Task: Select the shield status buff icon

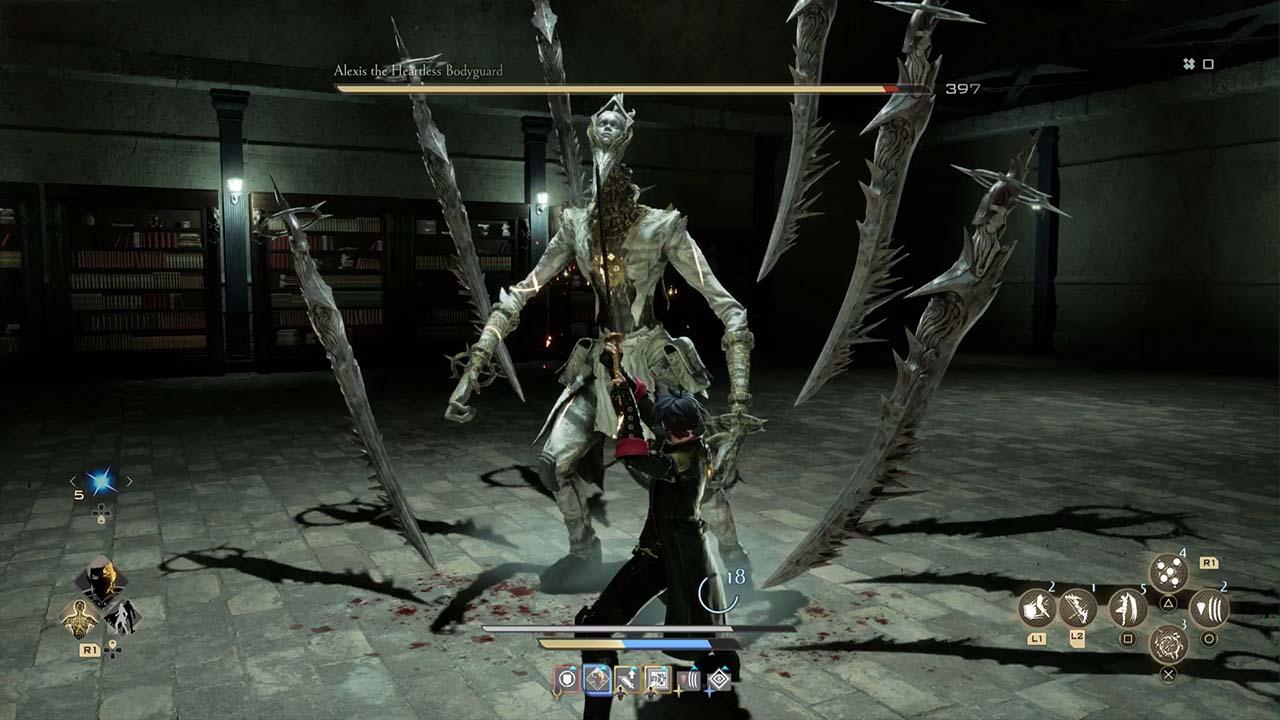Action: (567, 680)
